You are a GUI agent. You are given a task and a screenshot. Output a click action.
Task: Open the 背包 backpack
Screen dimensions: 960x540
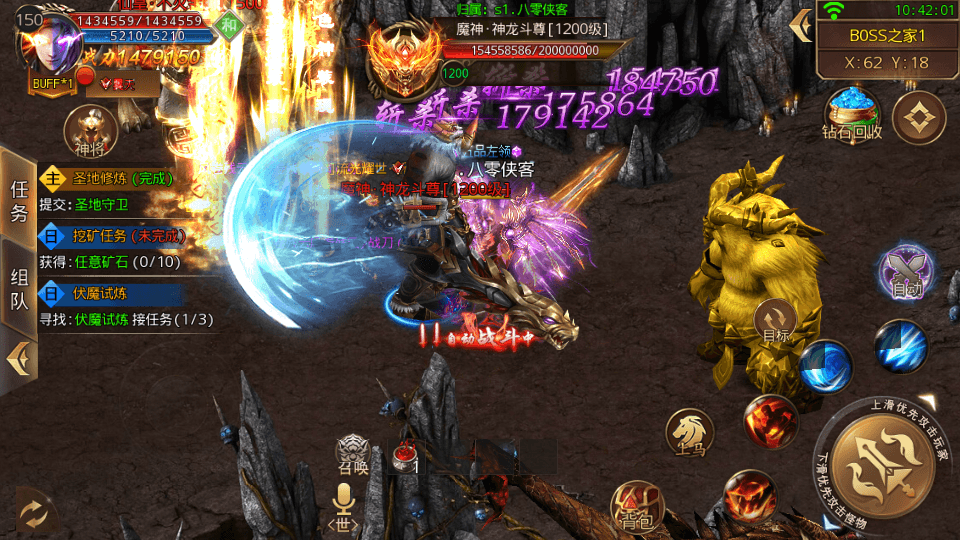point(636,505)
